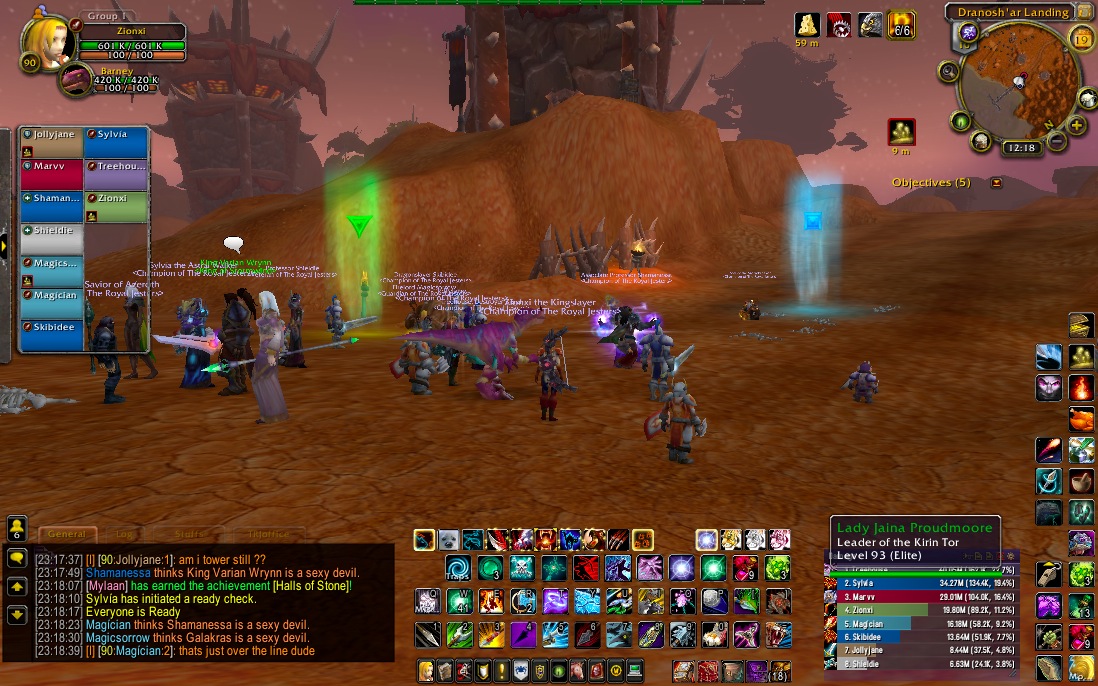The width and height of the screenshot is (1098, 686).
Task: Open the yellow exclamation quest log button
Action: (502, 670)
